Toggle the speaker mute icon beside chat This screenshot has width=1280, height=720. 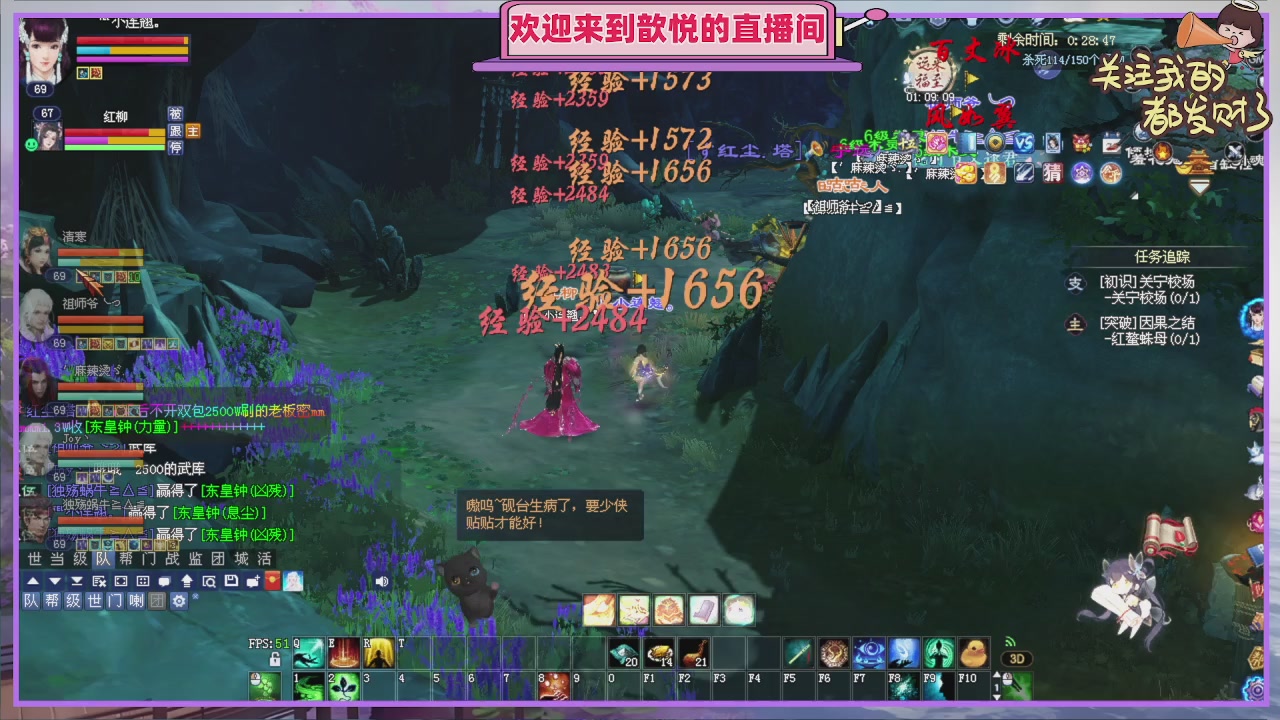pyautogui.click(x=383, y=582)
